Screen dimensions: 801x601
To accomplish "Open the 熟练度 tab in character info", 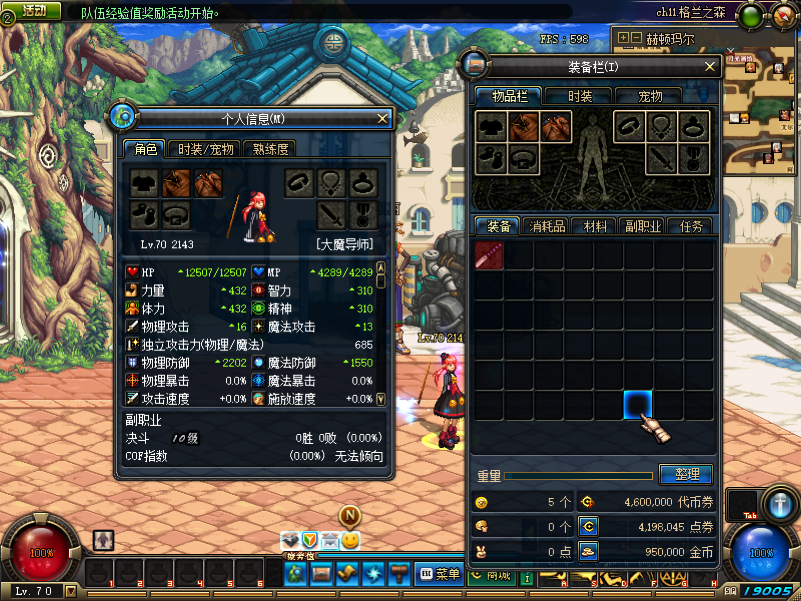I will [x=270, y=149].
